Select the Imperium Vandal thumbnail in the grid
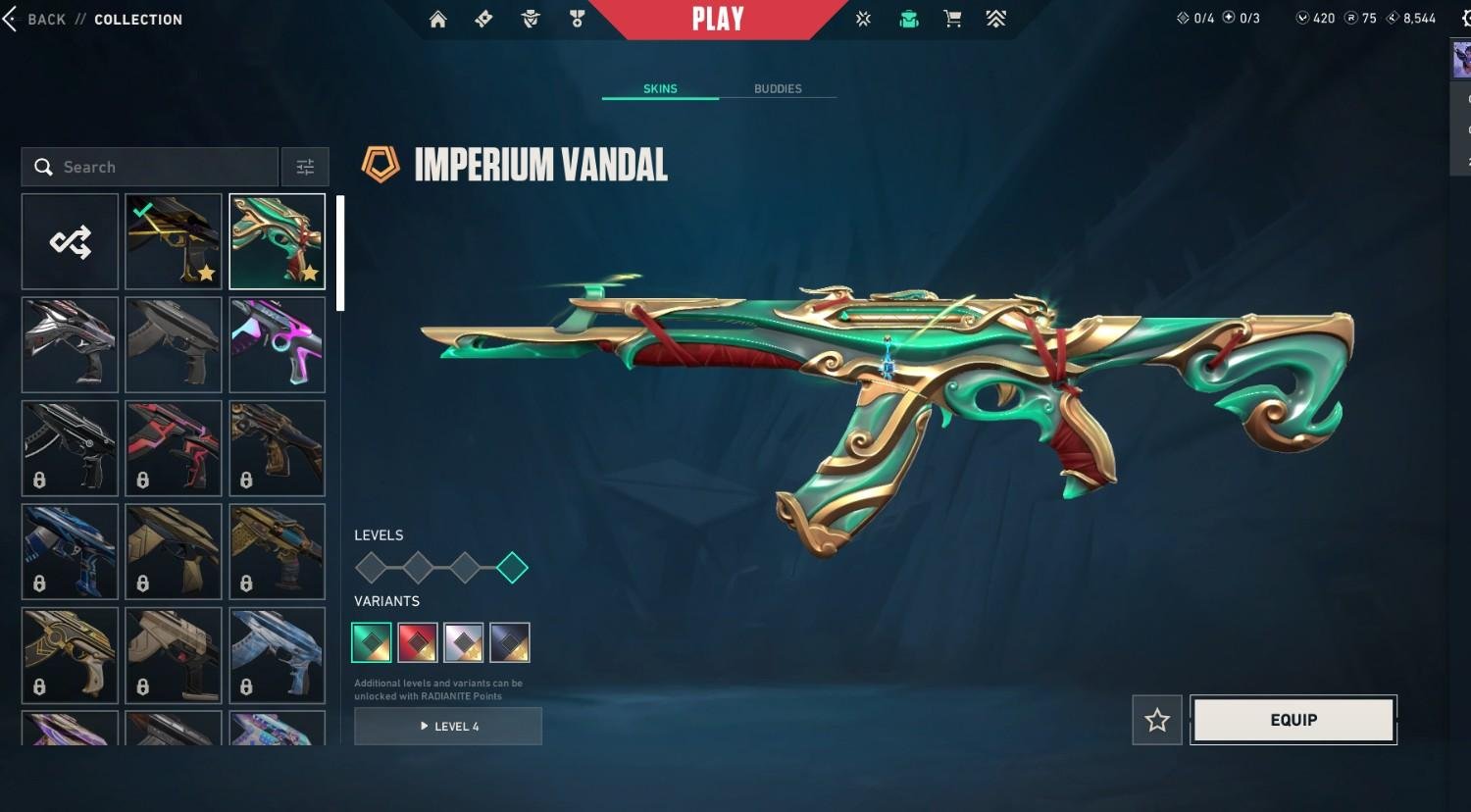 [278, 241]
